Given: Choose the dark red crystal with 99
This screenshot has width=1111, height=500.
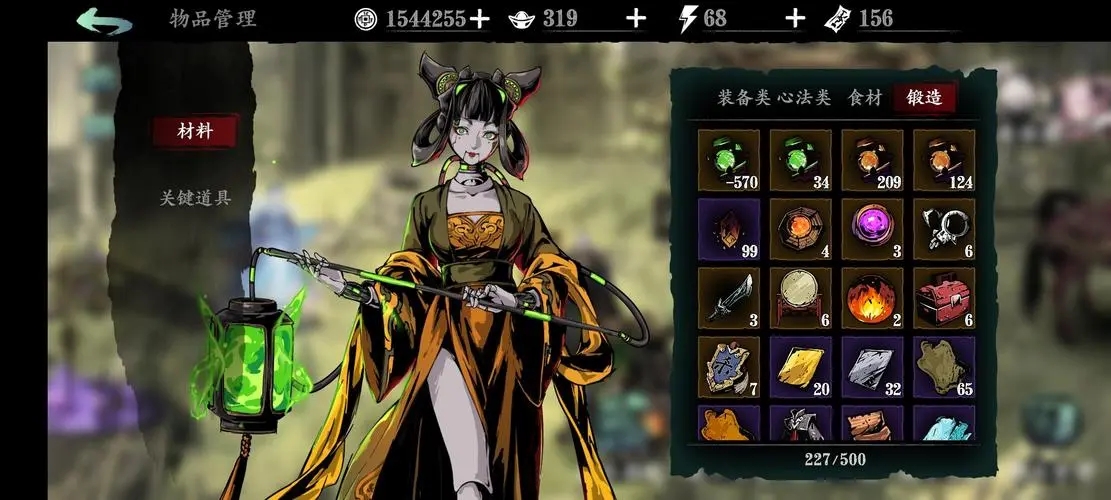Looking at the screenshot, I should (728, 229).
